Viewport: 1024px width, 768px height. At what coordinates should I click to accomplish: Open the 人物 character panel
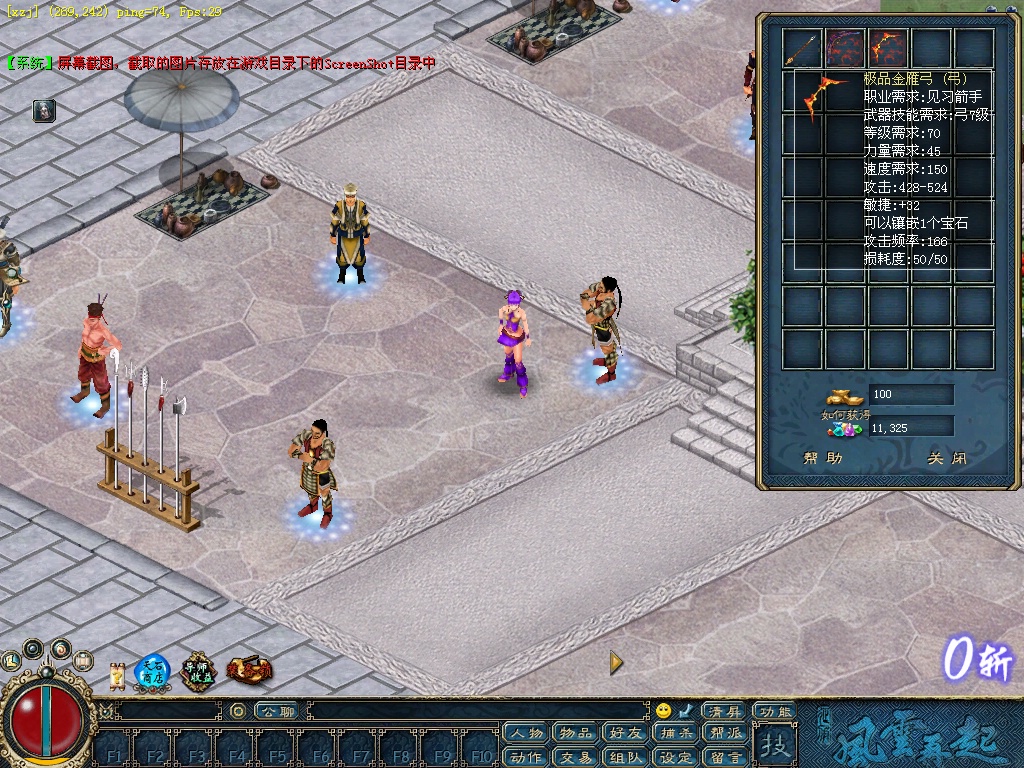click(x=526, y=734)
